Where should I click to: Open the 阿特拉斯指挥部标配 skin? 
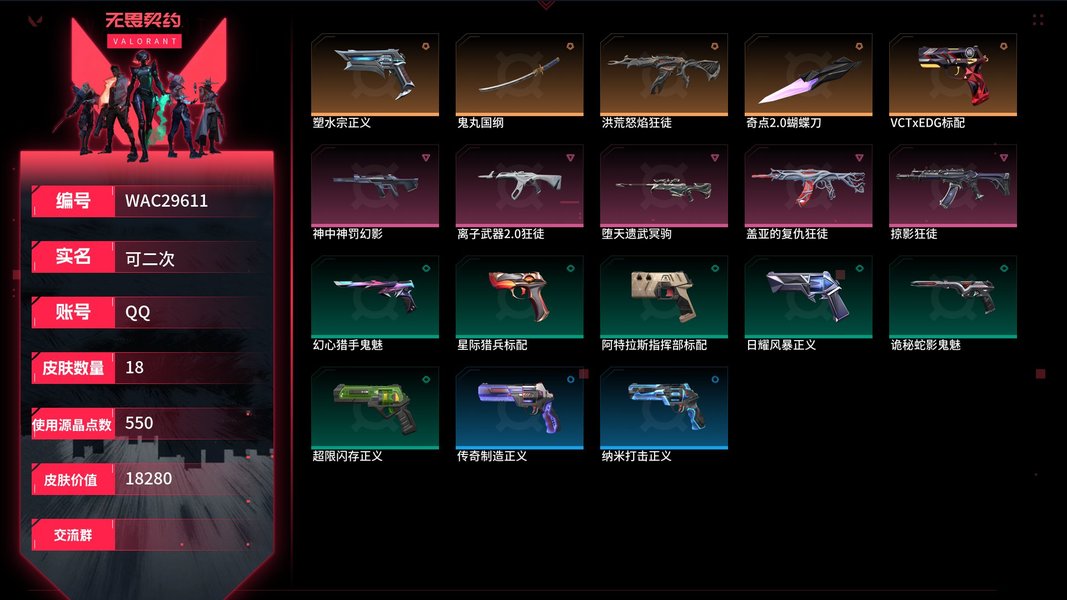pyautogui.click(x=664, y=296)
